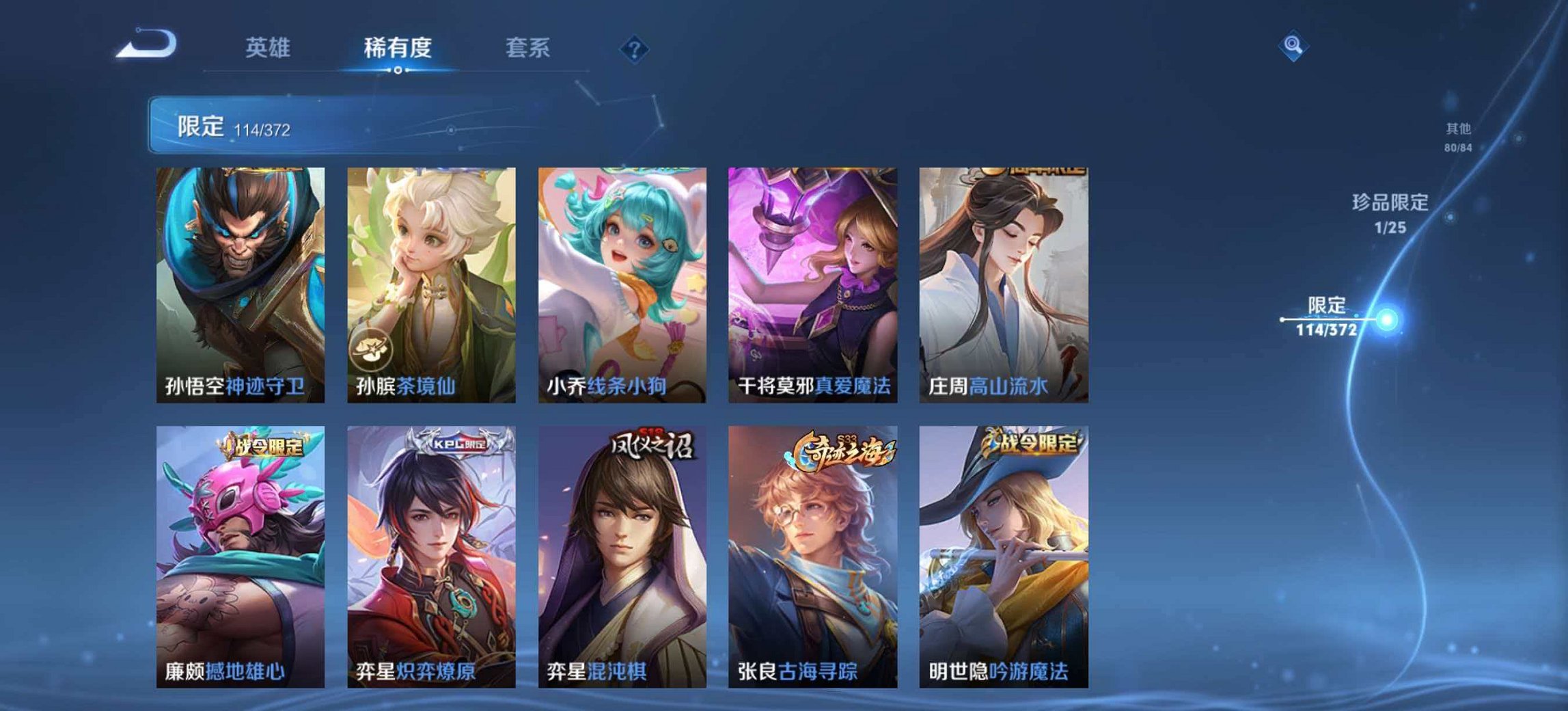The height and width of the screenshot is (711, 1568).
Task: Click the question mark help icon
Action: [635, 47]
